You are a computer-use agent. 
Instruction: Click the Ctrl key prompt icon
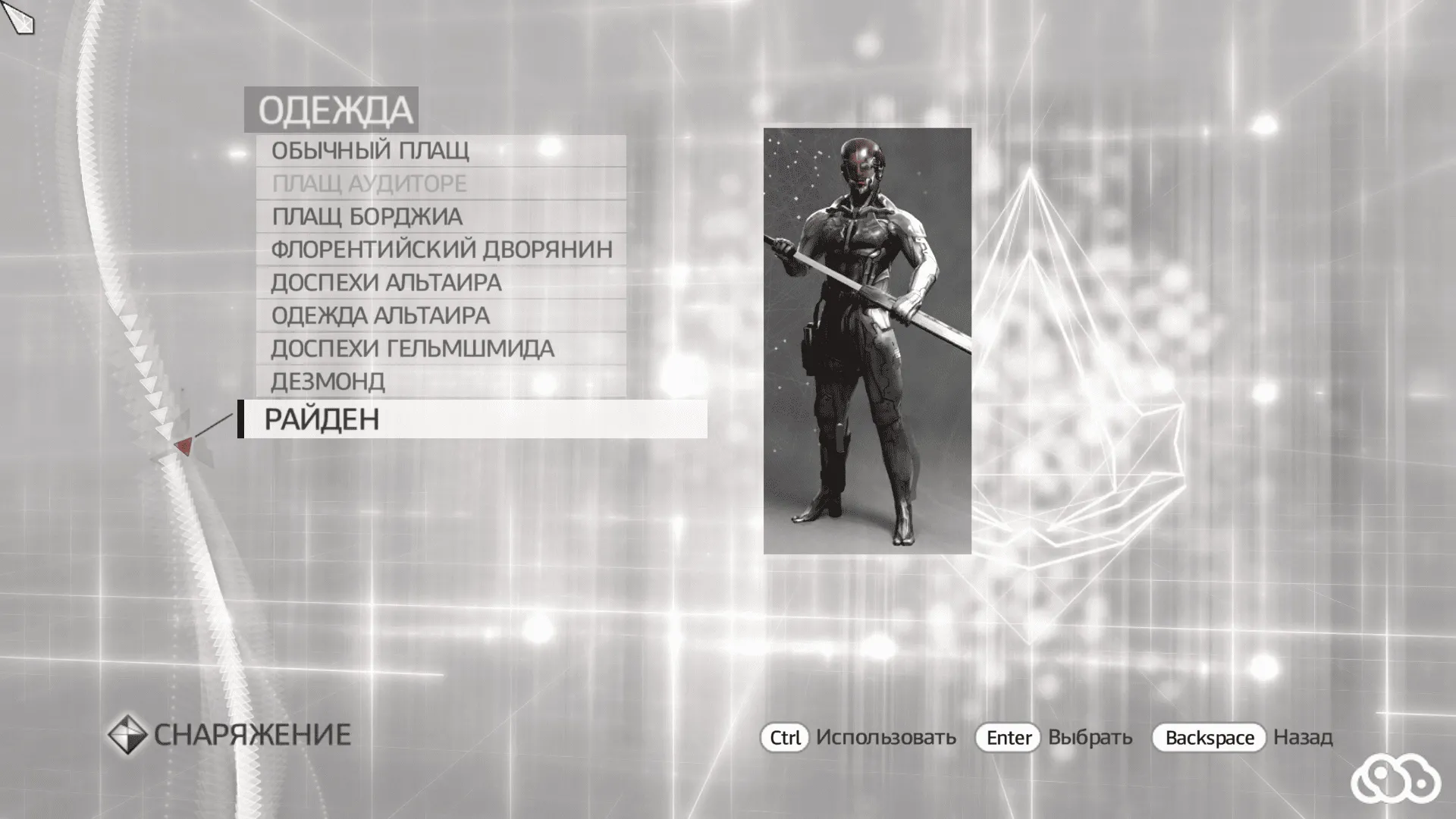pyautogui.click(x=786, y=736)
